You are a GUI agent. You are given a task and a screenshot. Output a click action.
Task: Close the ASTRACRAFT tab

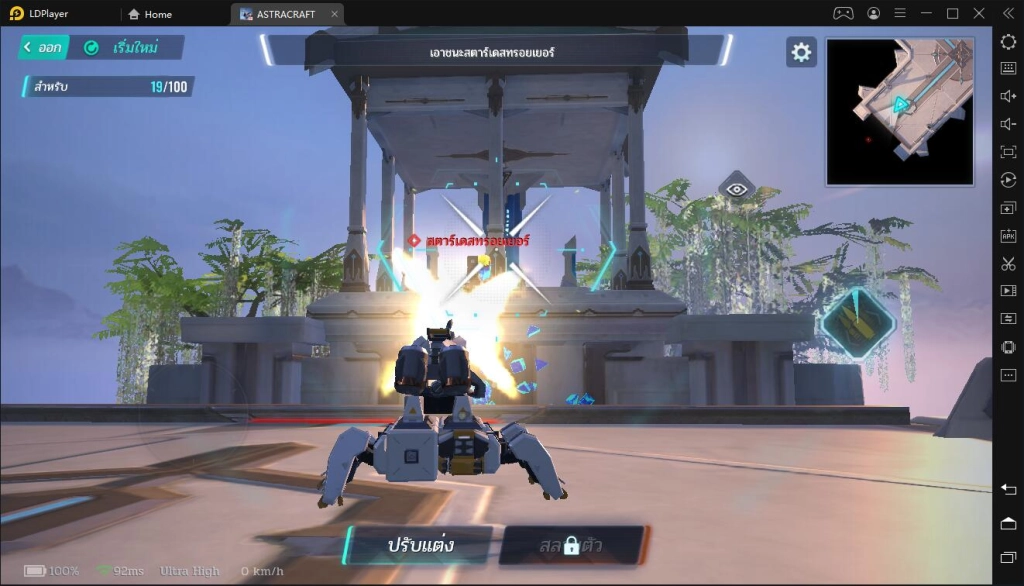click(x=335, y=14)
